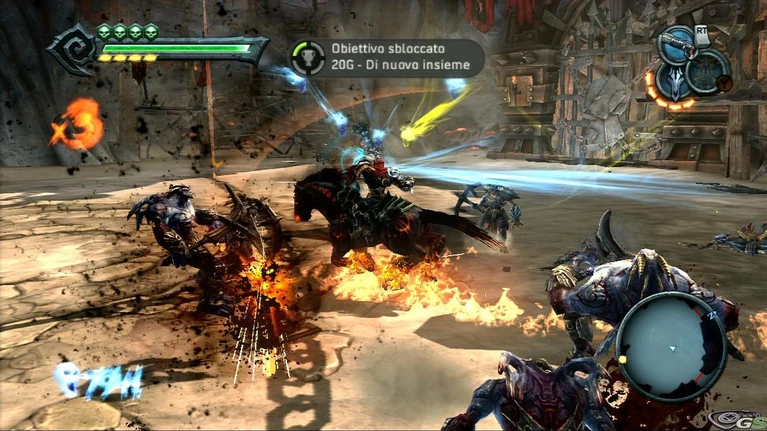Click the dark secondary ability slot
This screenshot has height=431, width=767.
(x=708, y=70)
